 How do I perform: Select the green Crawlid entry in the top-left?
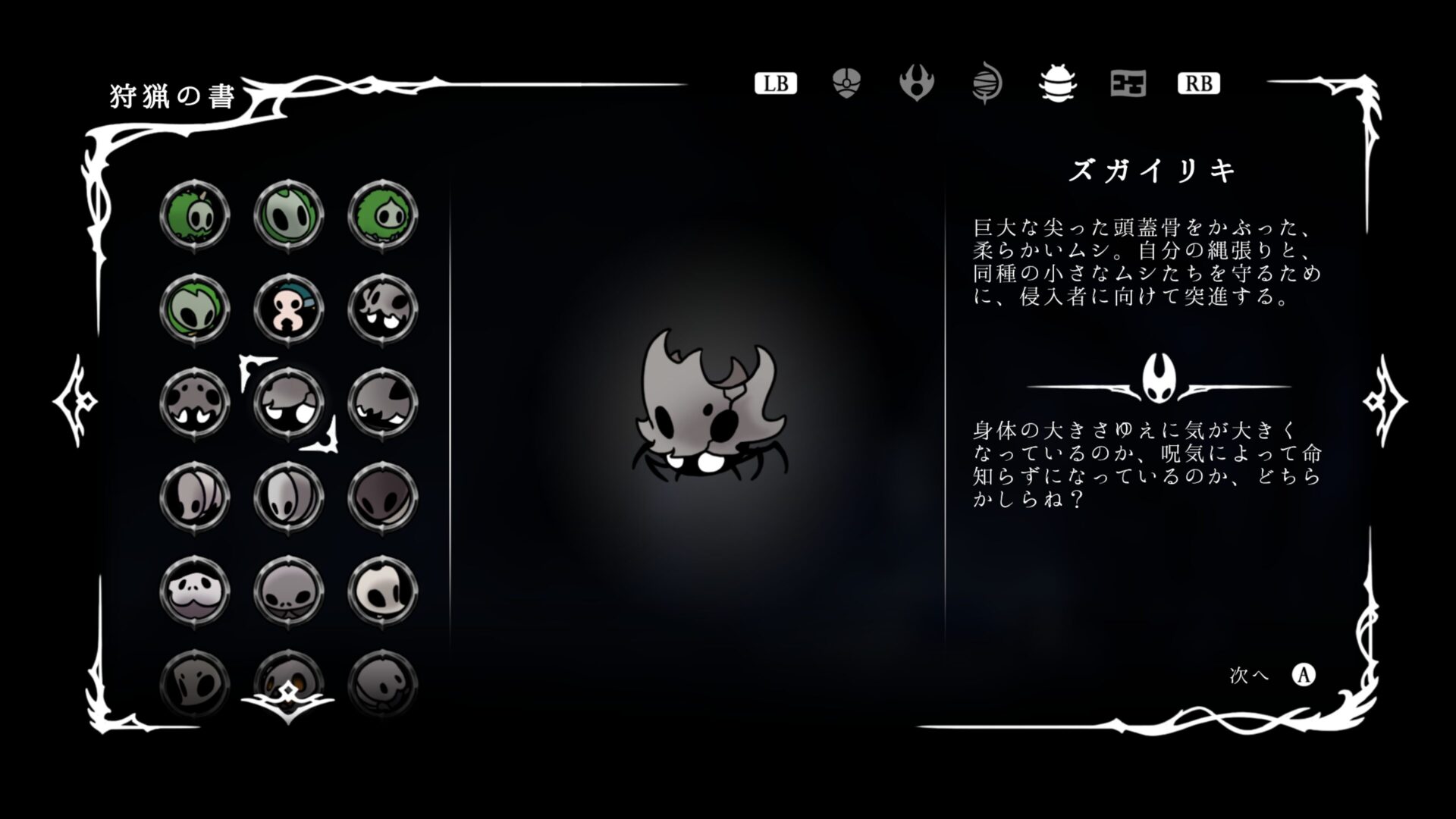coord(193,215)
